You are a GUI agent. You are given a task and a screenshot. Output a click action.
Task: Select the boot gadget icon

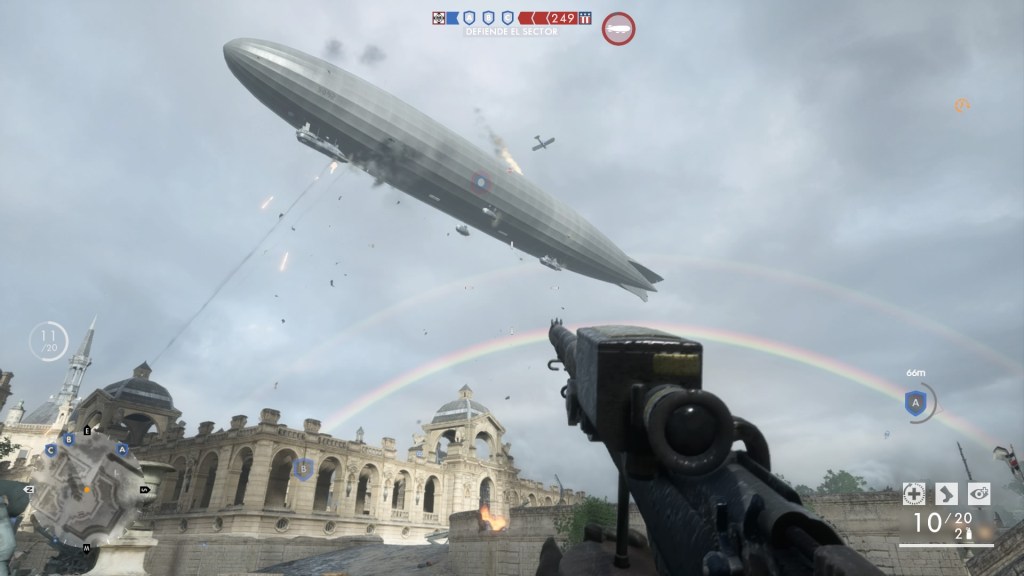(x=946, y=493)
